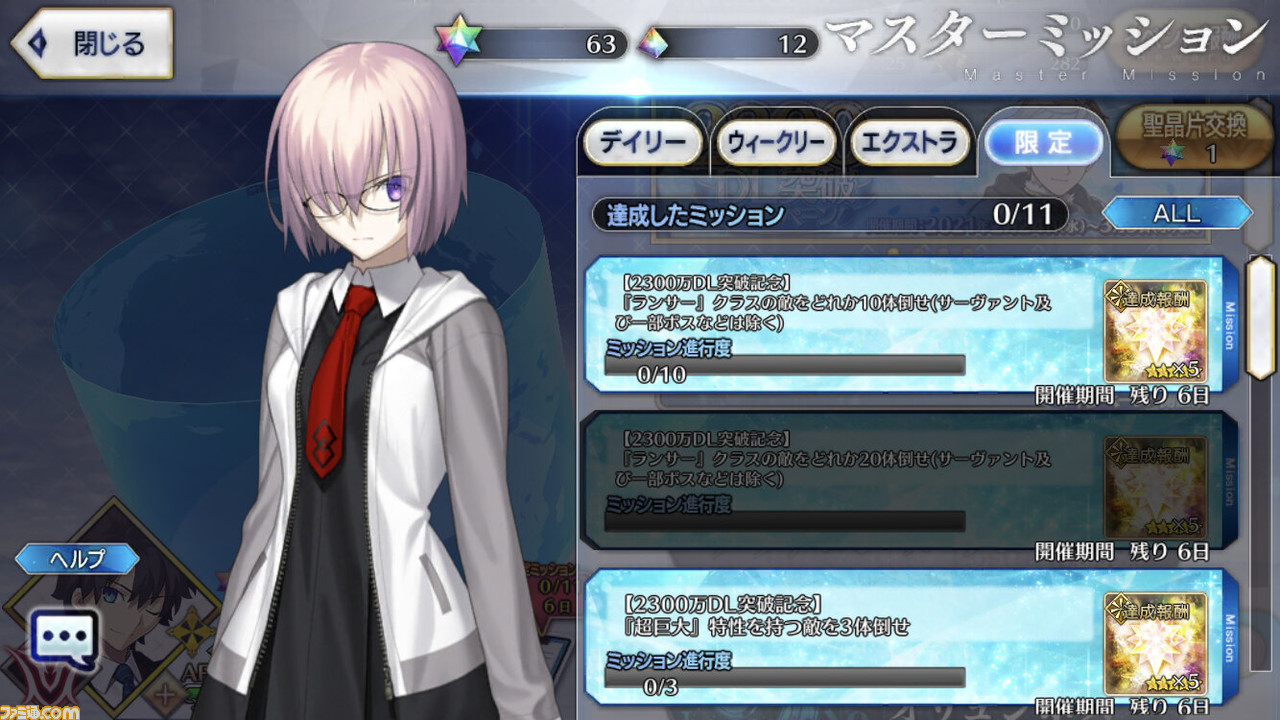The width and height of the screenshot is (1280, 720).
Task: Select the エクストラ tab
Action: [911, 142]
